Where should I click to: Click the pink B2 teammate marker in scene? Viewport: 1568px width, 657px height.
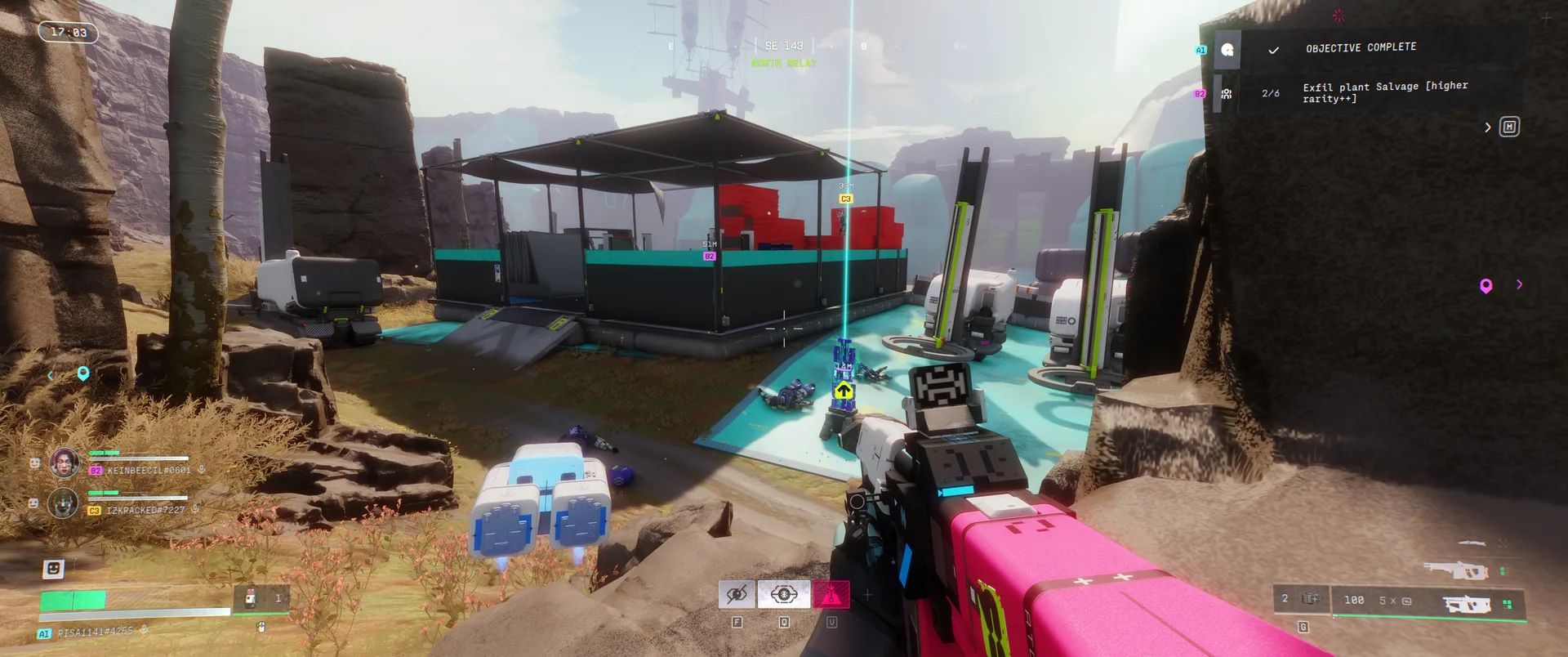click(709, 257)
